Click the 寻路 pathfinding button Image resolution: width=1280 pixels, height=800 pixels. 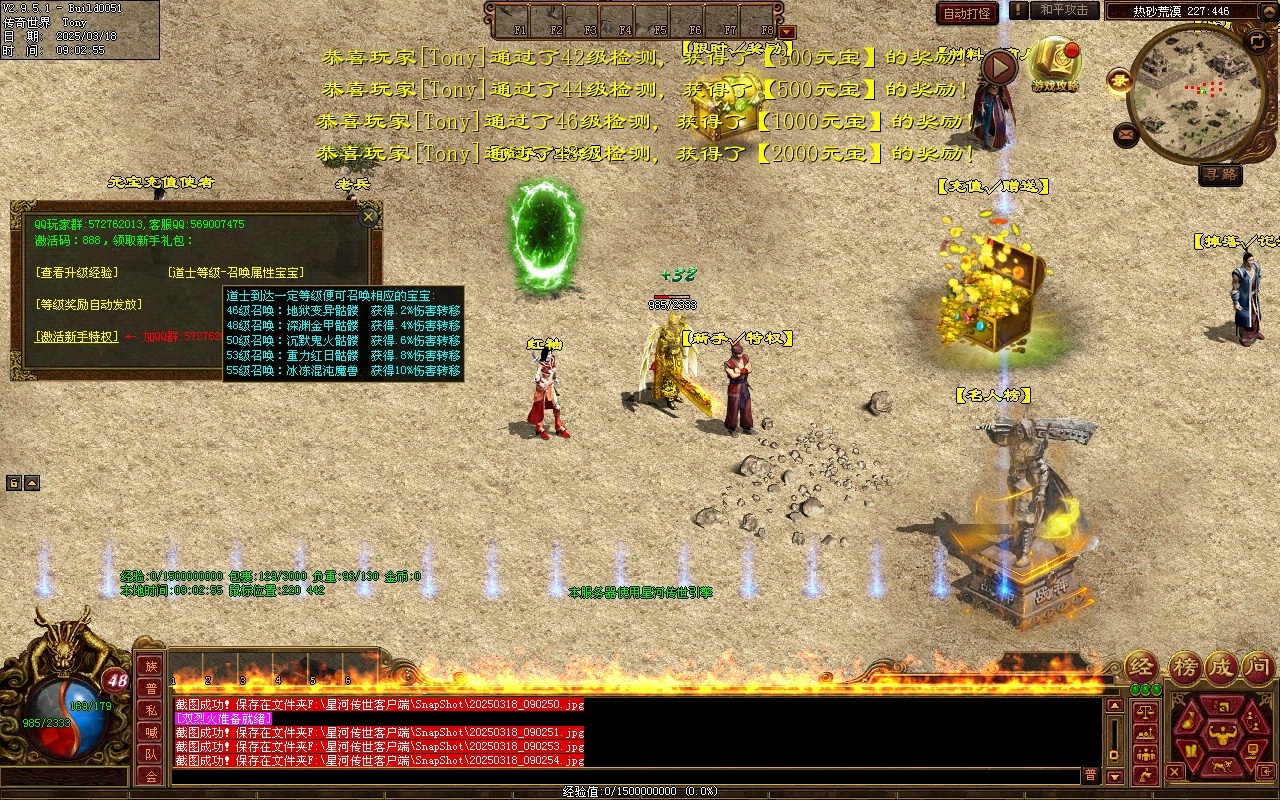tap(1220, 175)
